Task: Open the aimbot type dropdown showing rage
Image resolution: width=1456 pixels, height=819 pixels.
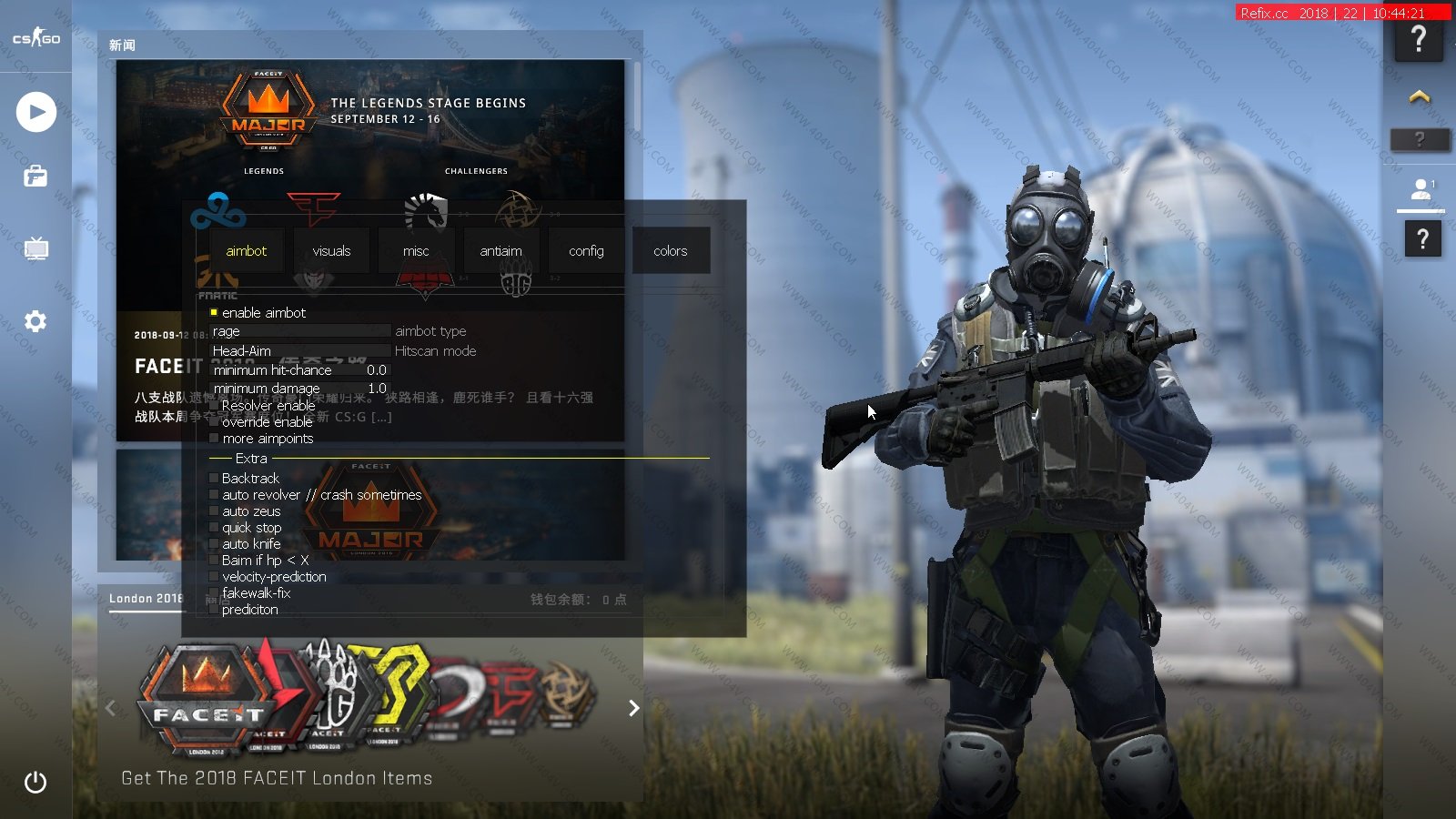Action: [x=300, y=331]
